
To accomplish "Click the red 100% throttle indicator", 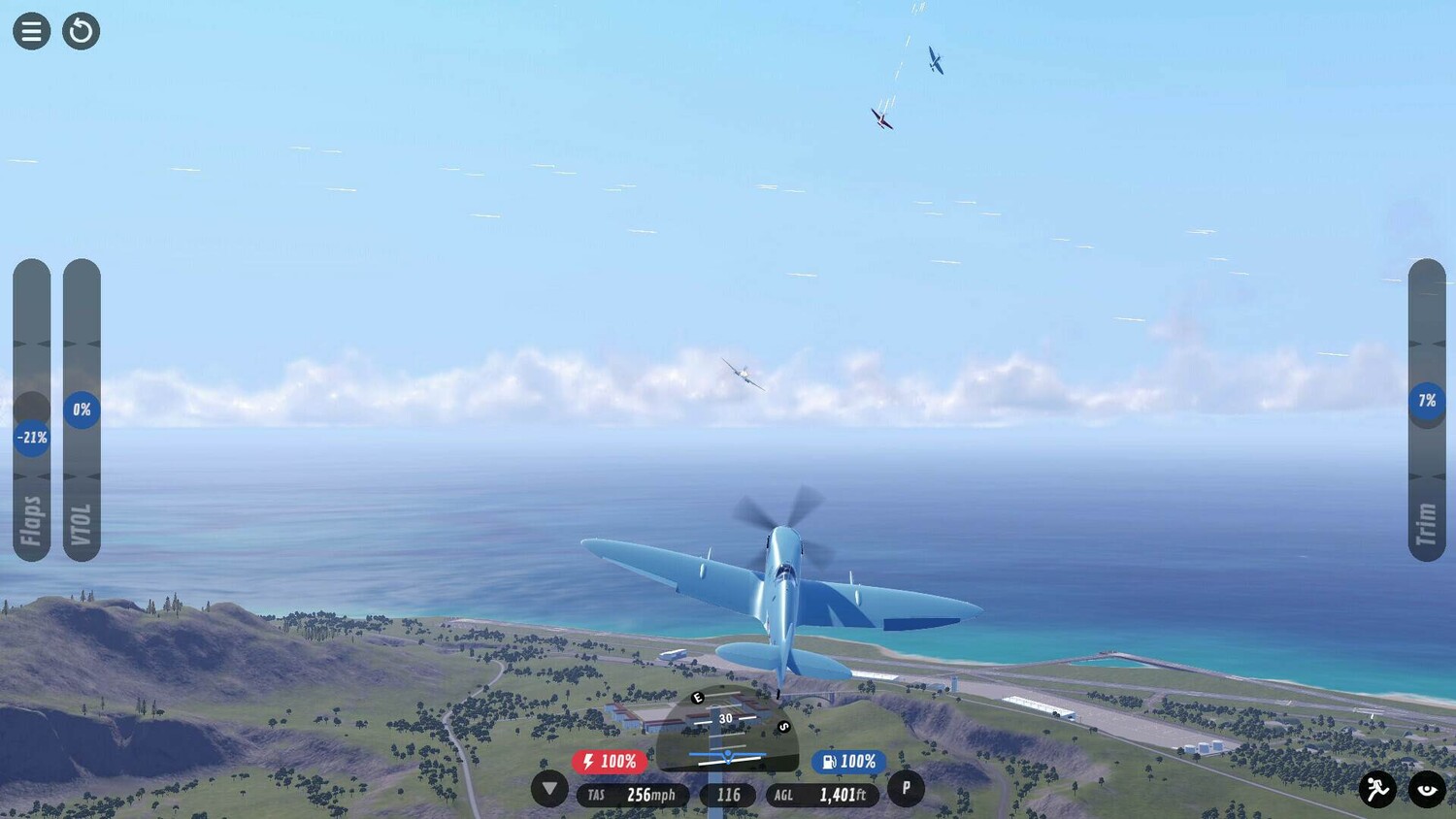I will [610, 762].
